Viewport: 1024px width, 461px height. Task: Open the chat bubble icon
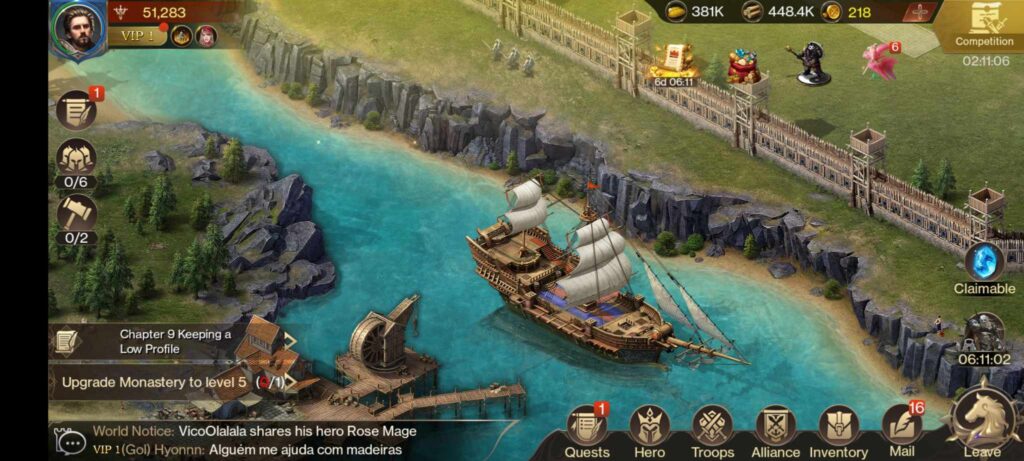coord(71,440)
